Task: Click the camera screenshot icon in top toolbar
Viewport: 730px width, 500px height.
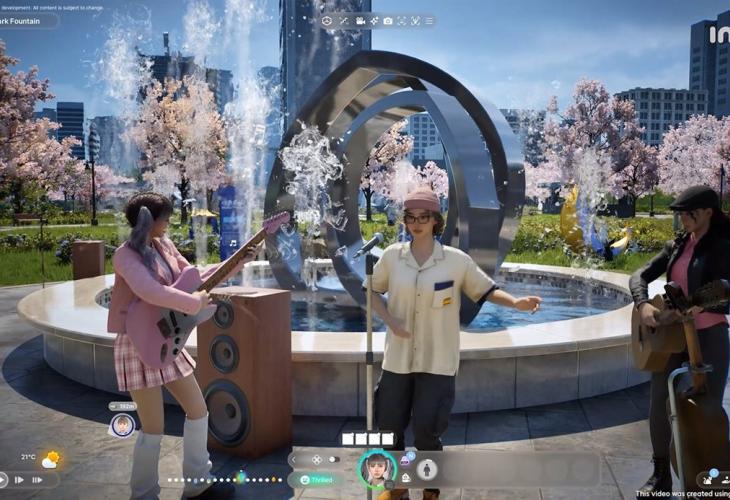Action: (x=388, y=21)
